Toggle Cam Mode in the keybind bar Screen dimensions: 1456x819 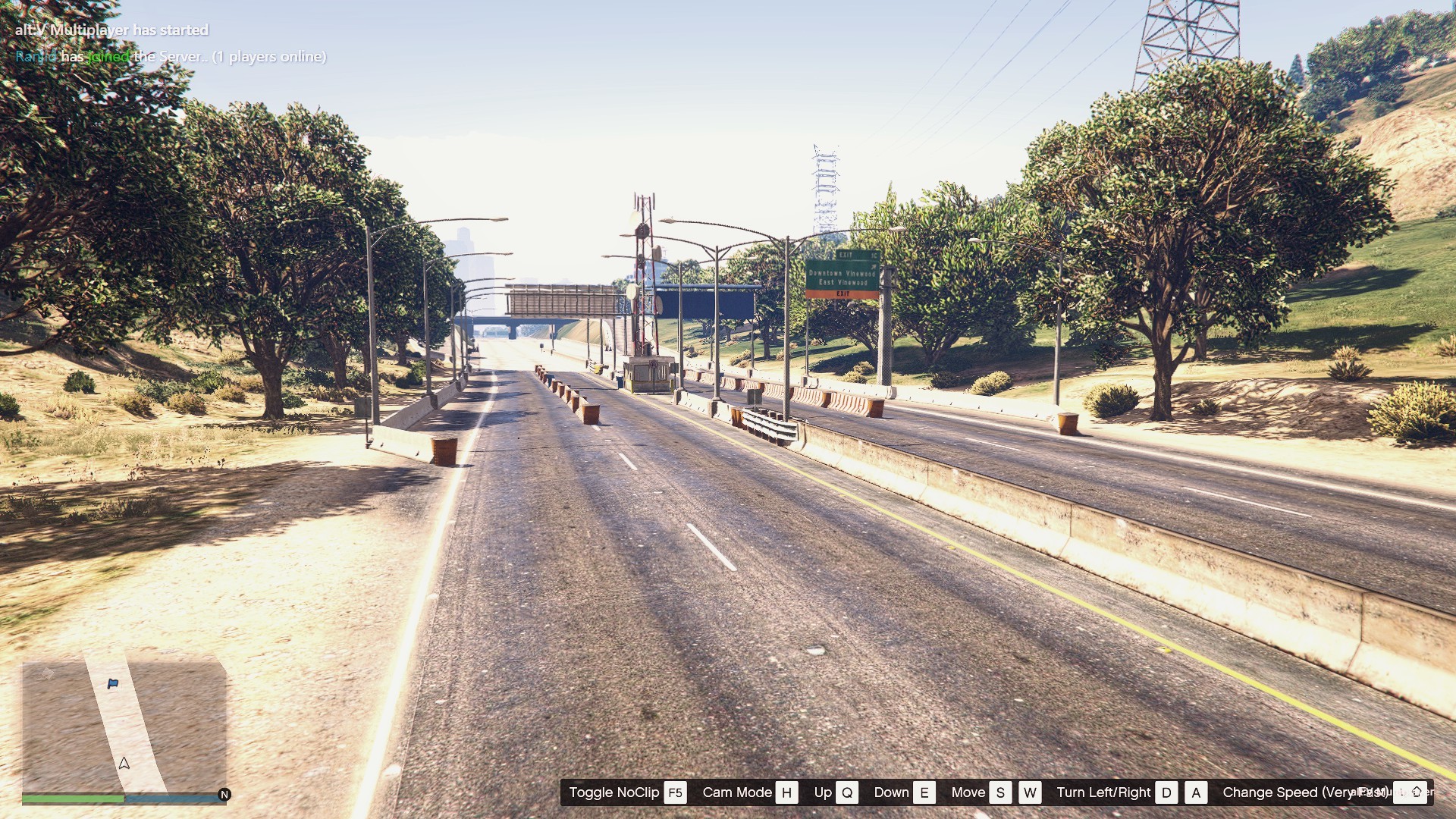pos(737,792)
